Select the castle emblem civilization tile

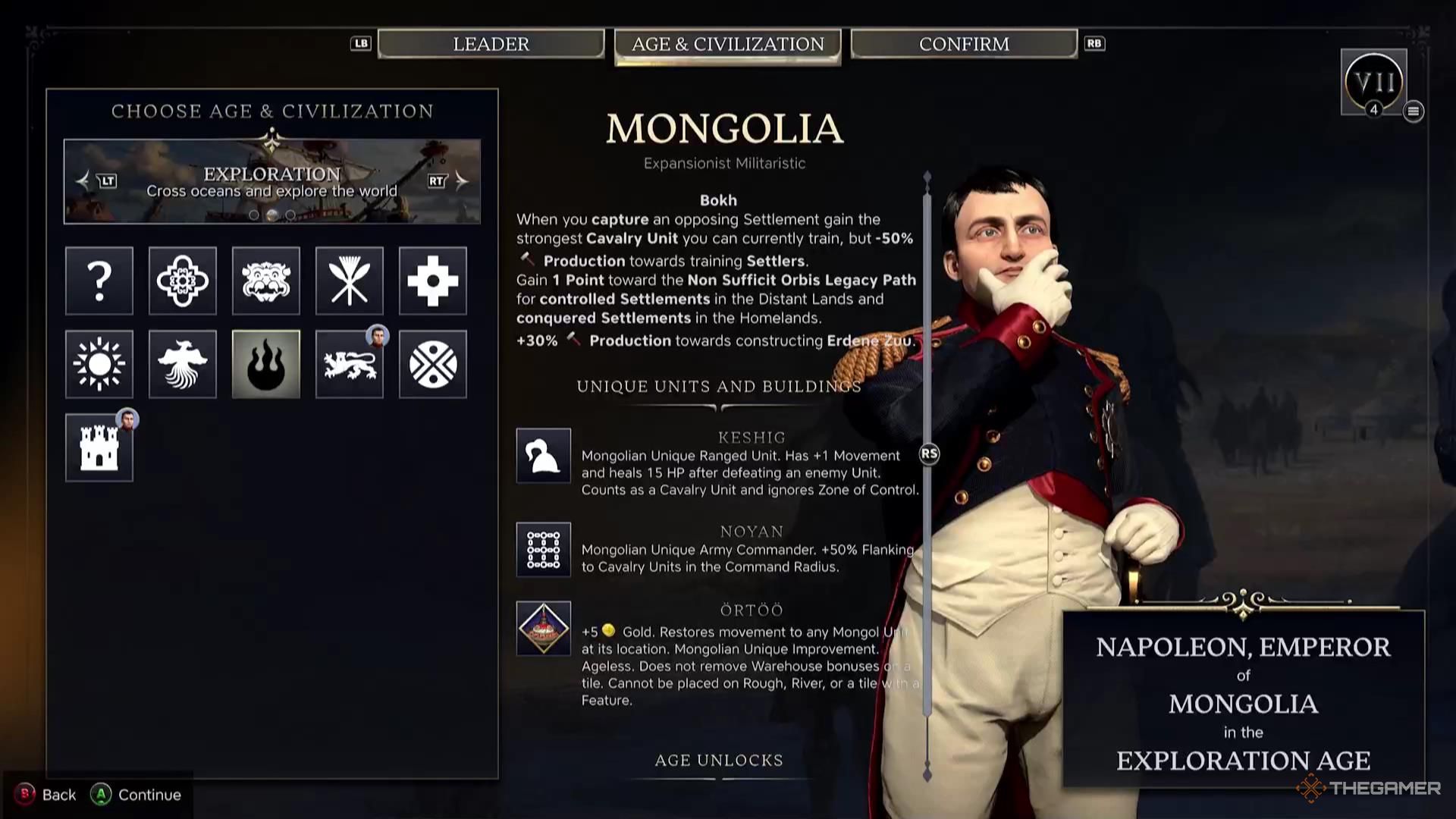tap(99, 447)
